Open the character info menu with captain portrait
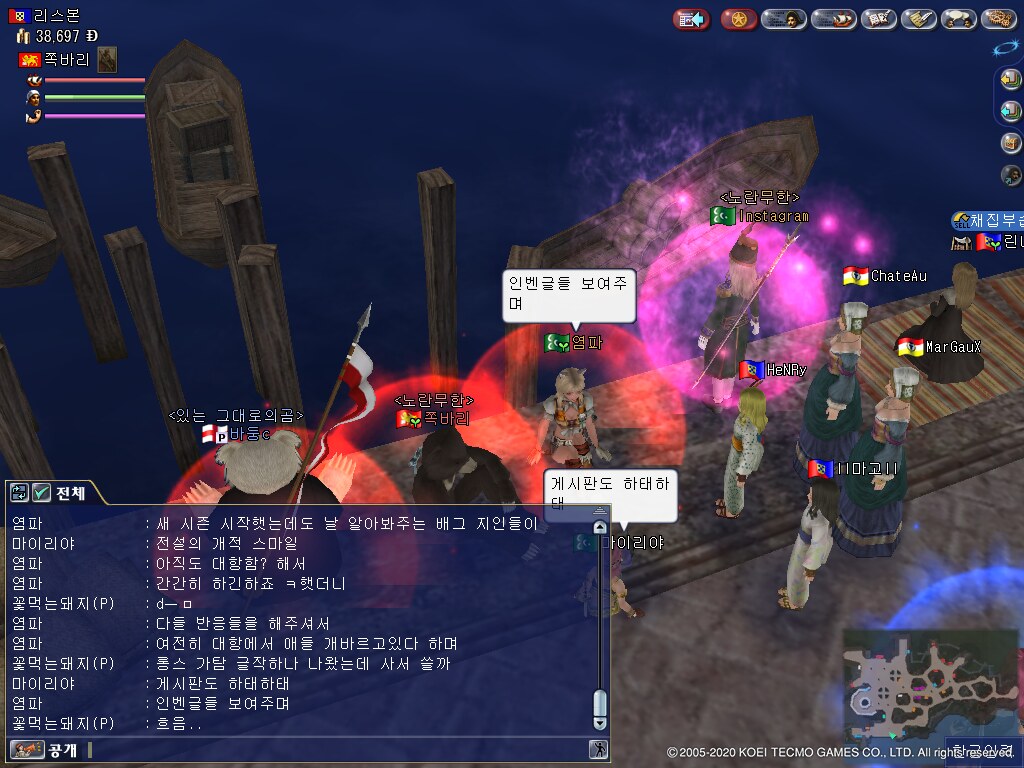1024x768 pixels. tap(784, 19)
